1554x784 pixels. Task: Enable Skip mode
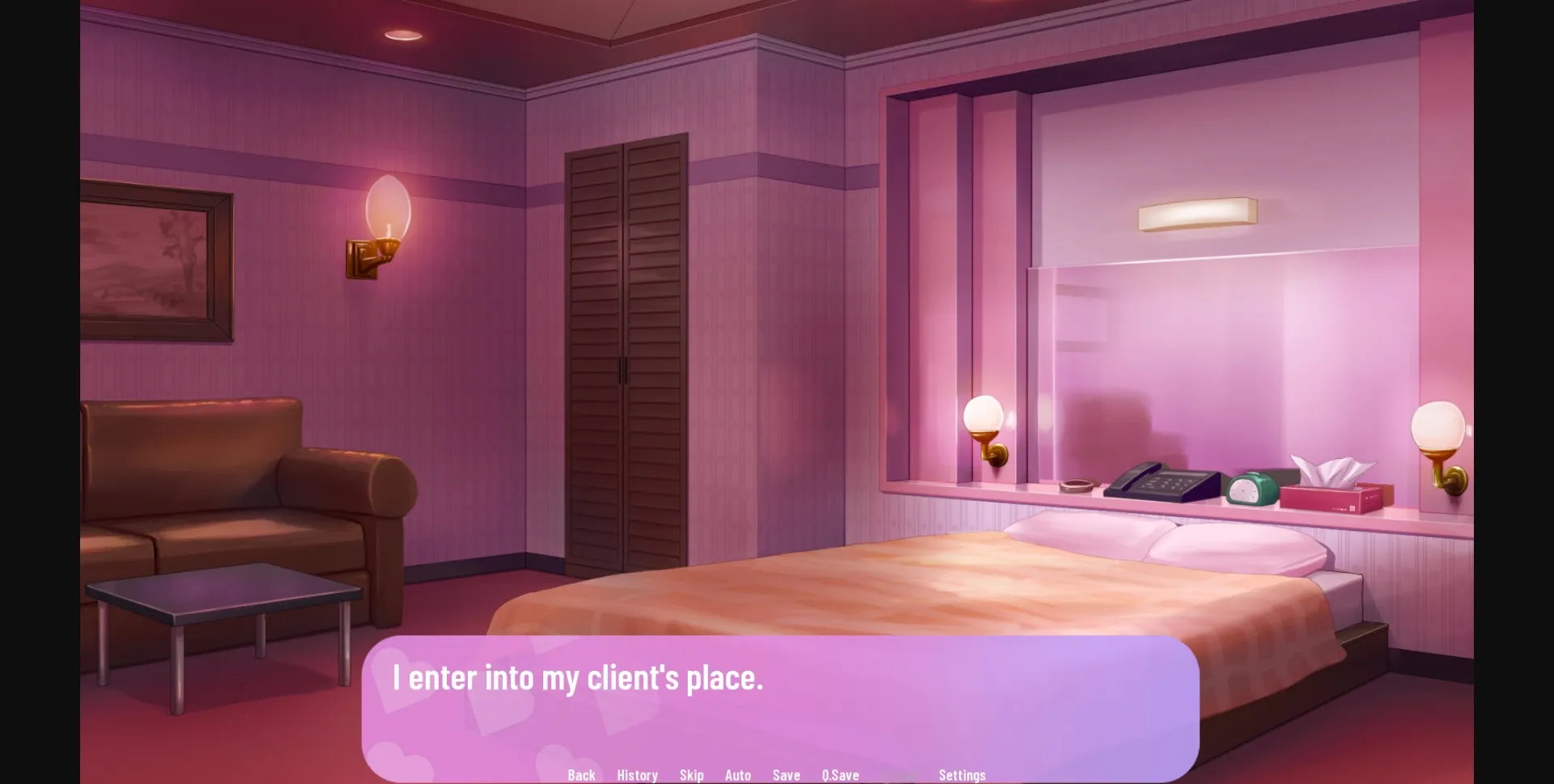[692, 774]
